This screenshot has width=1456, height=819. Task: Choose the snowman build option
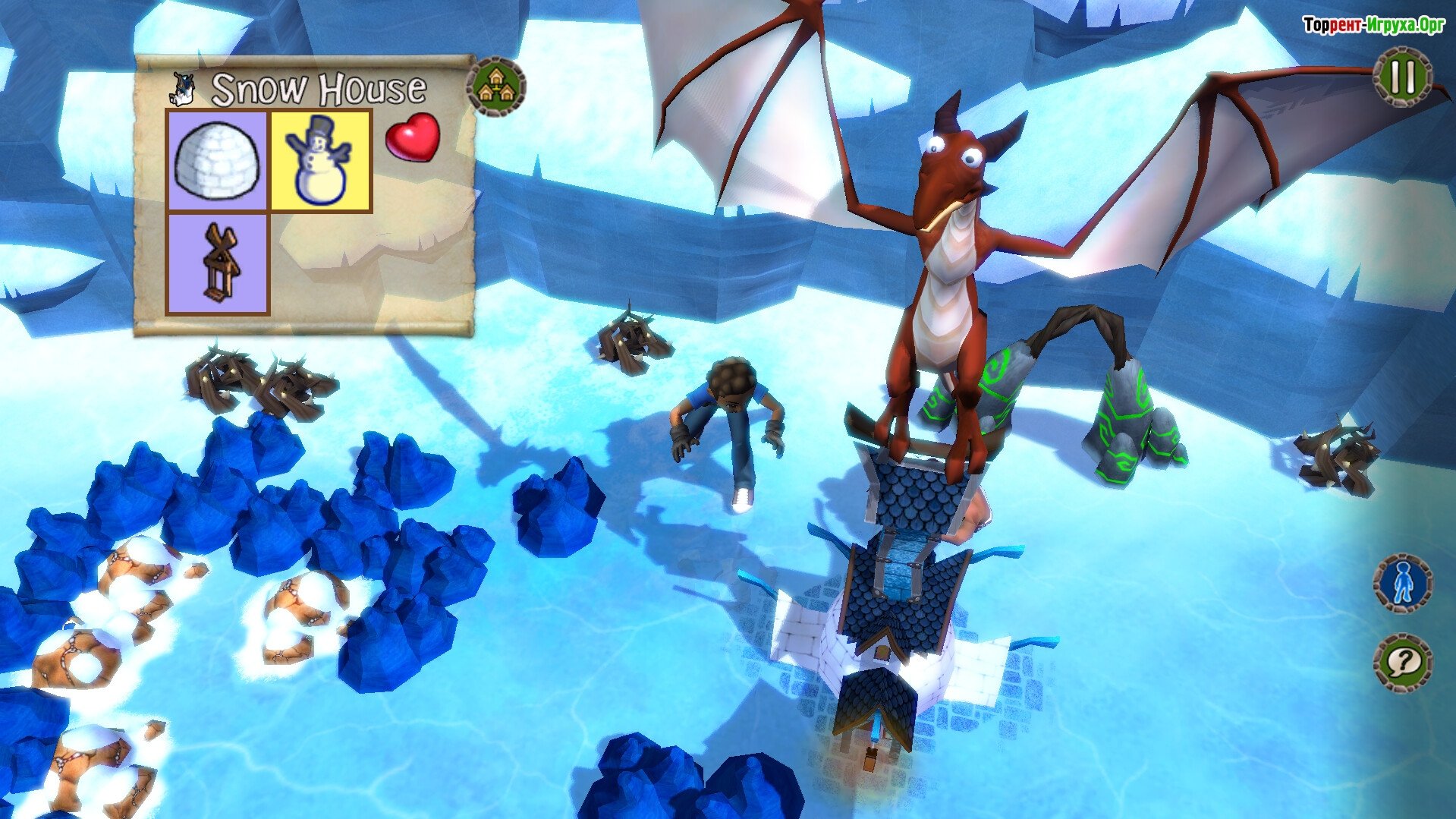pos(321,161)
